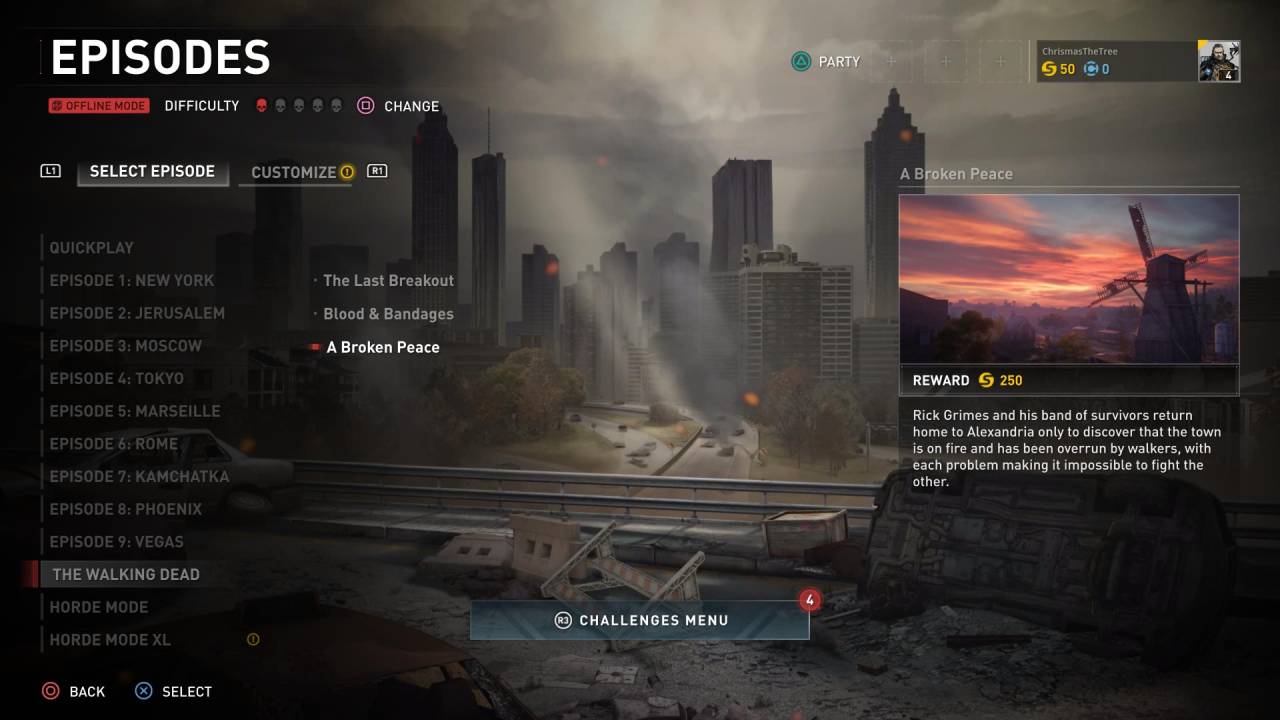
Task: Click the blue Iron currency icon
Action: (x=1089, y=69)
